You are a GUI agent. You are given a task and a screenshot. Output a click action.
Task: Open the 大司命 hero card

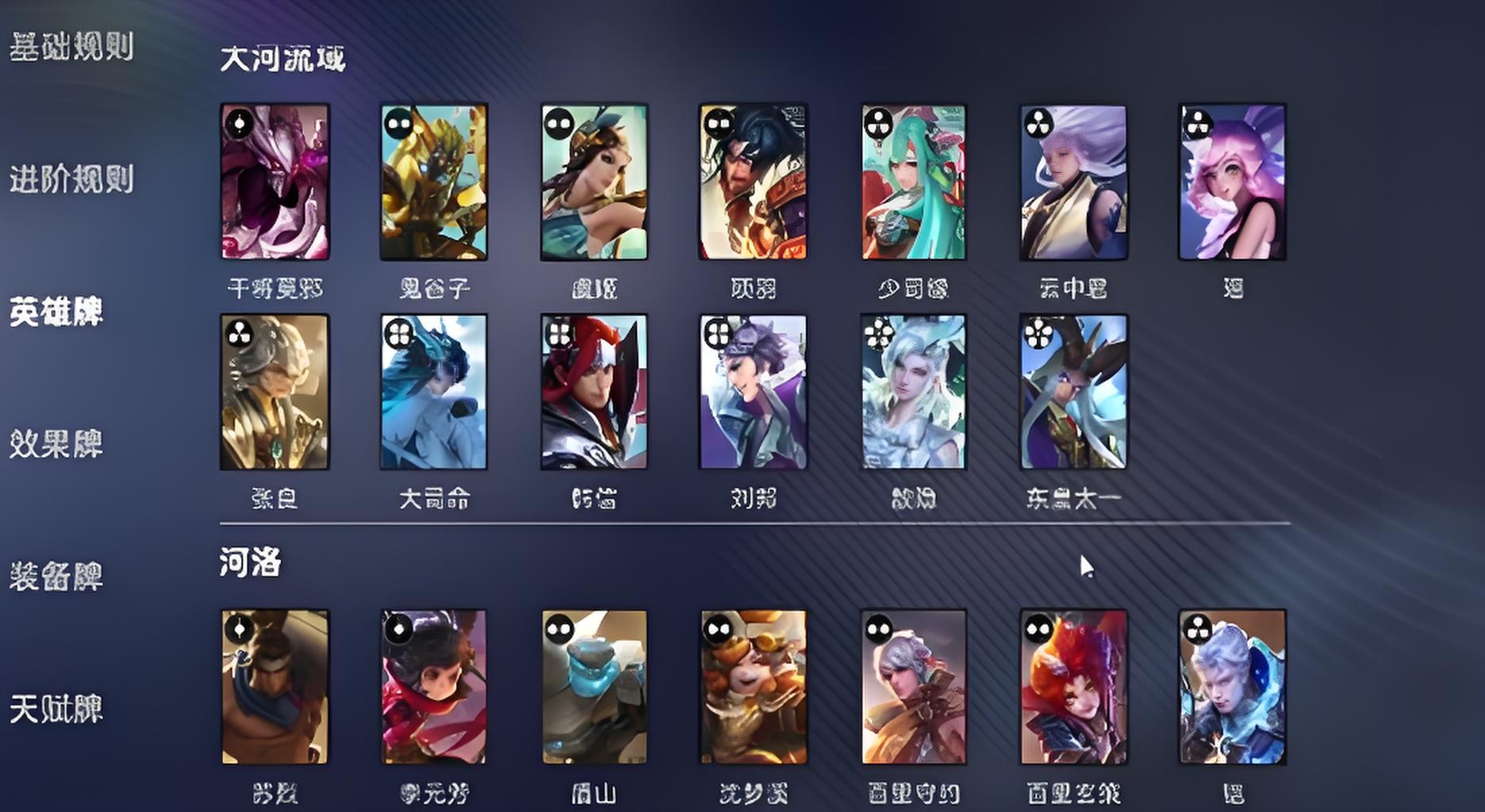pos(434,392)
